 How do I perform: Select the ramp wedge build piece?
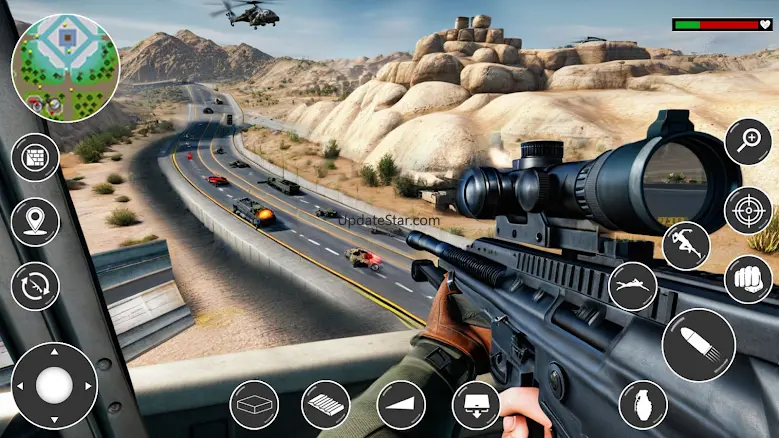pyautogui.click(x=401, y=405)
